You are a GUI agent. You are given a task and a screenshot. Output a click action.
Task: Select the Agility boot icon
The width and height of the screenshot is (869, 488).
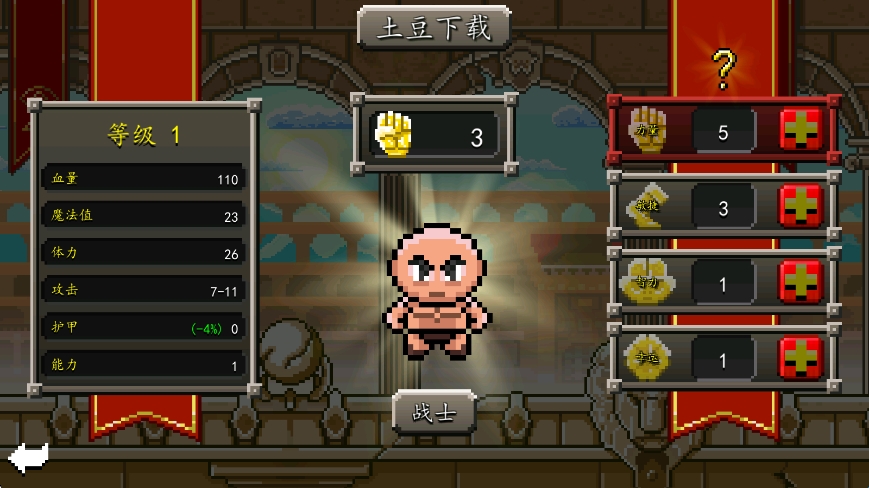pyautogui.click(x=646, y=206)
